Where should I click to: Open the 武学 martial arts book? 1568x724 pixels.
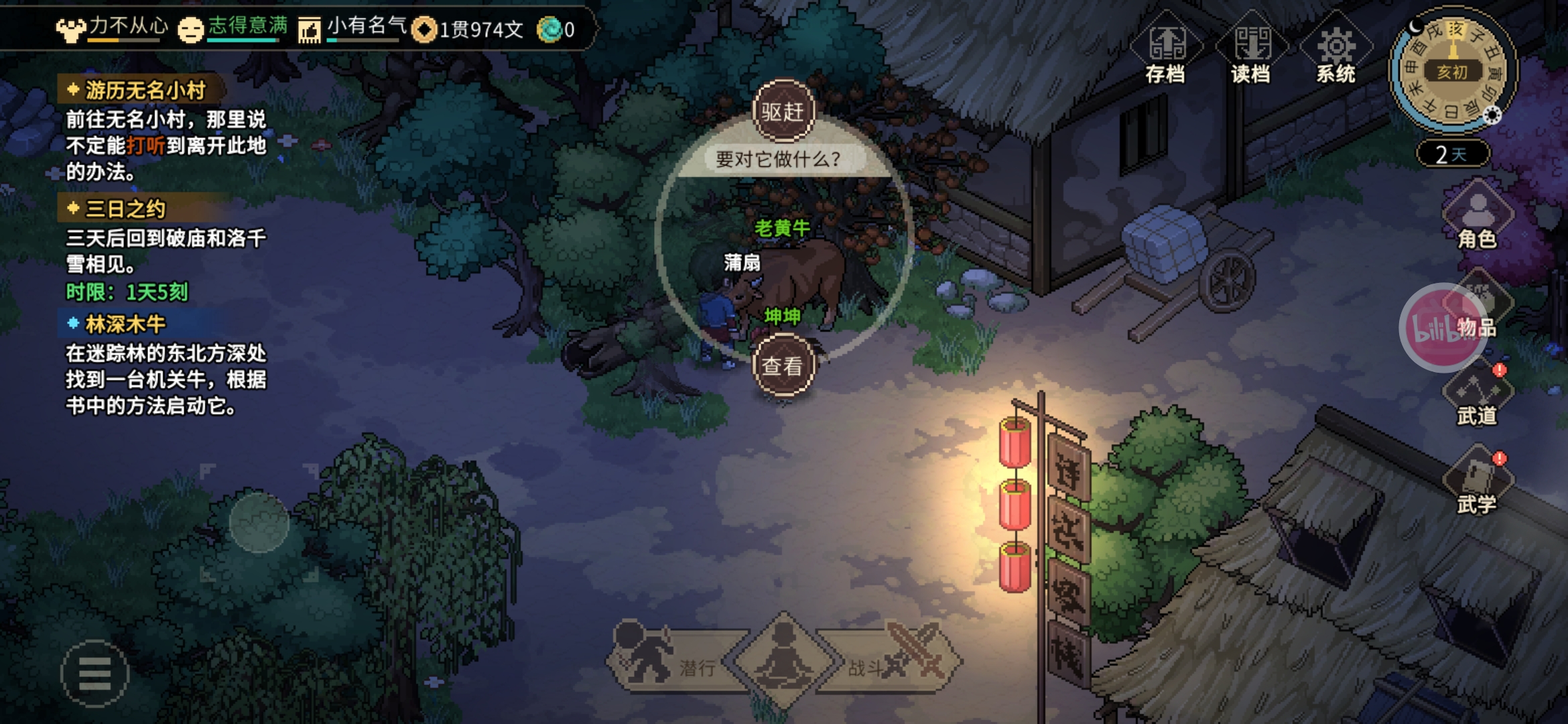[x=1477, y=486]
